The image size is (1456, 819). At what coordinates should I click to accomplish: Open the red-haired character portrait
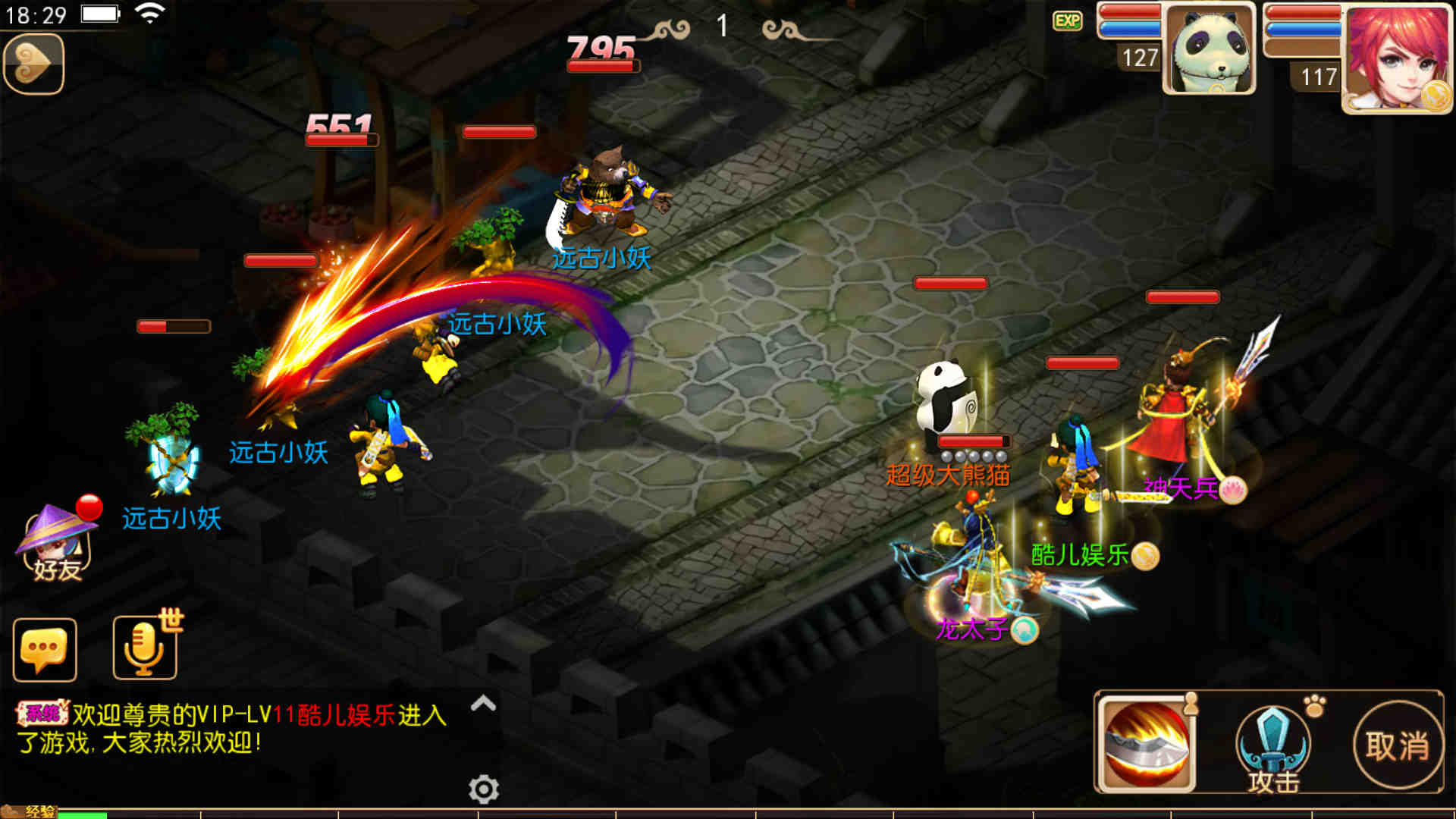(1397, 58)
